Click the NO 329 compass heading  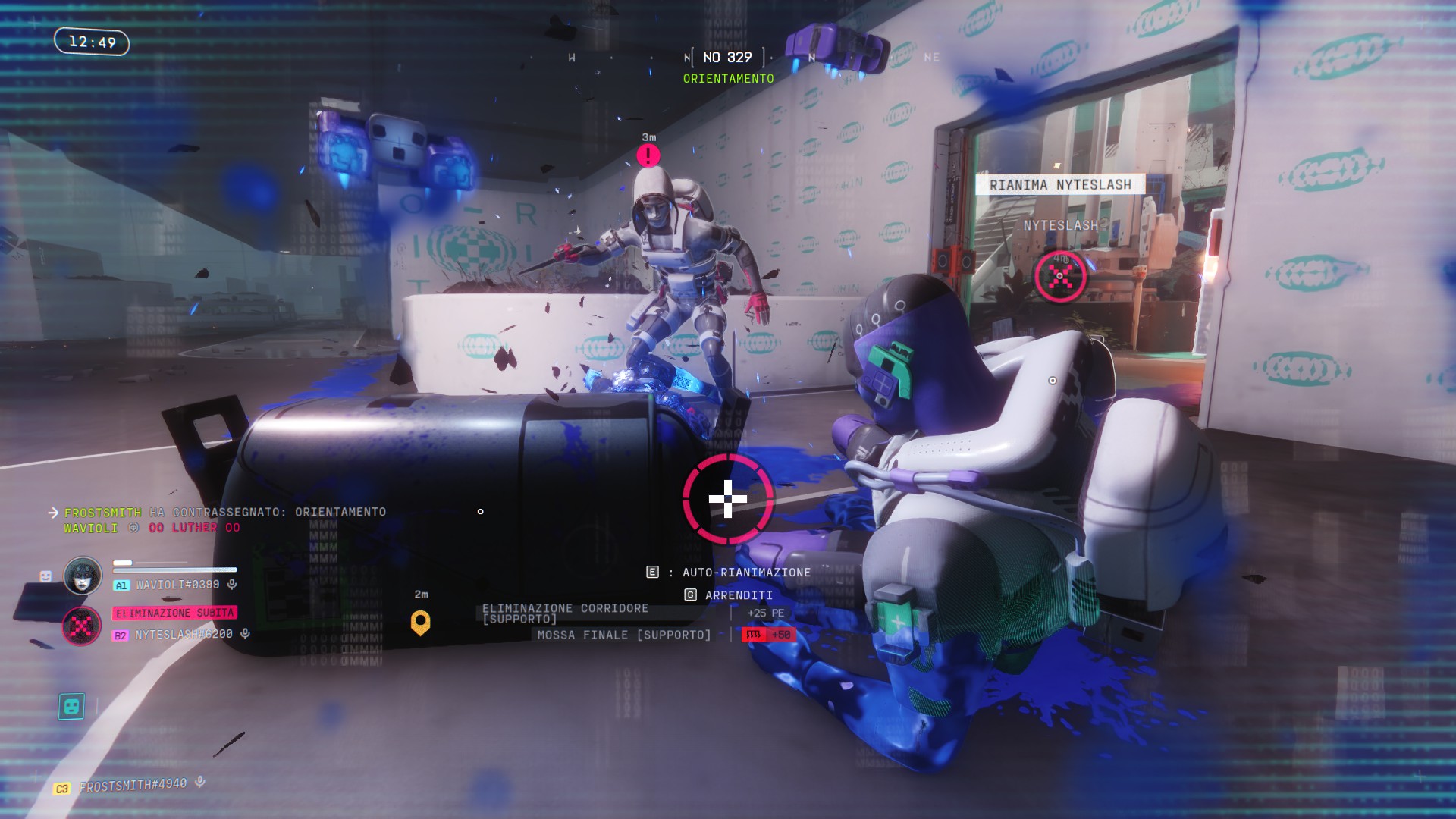point(727,58)
